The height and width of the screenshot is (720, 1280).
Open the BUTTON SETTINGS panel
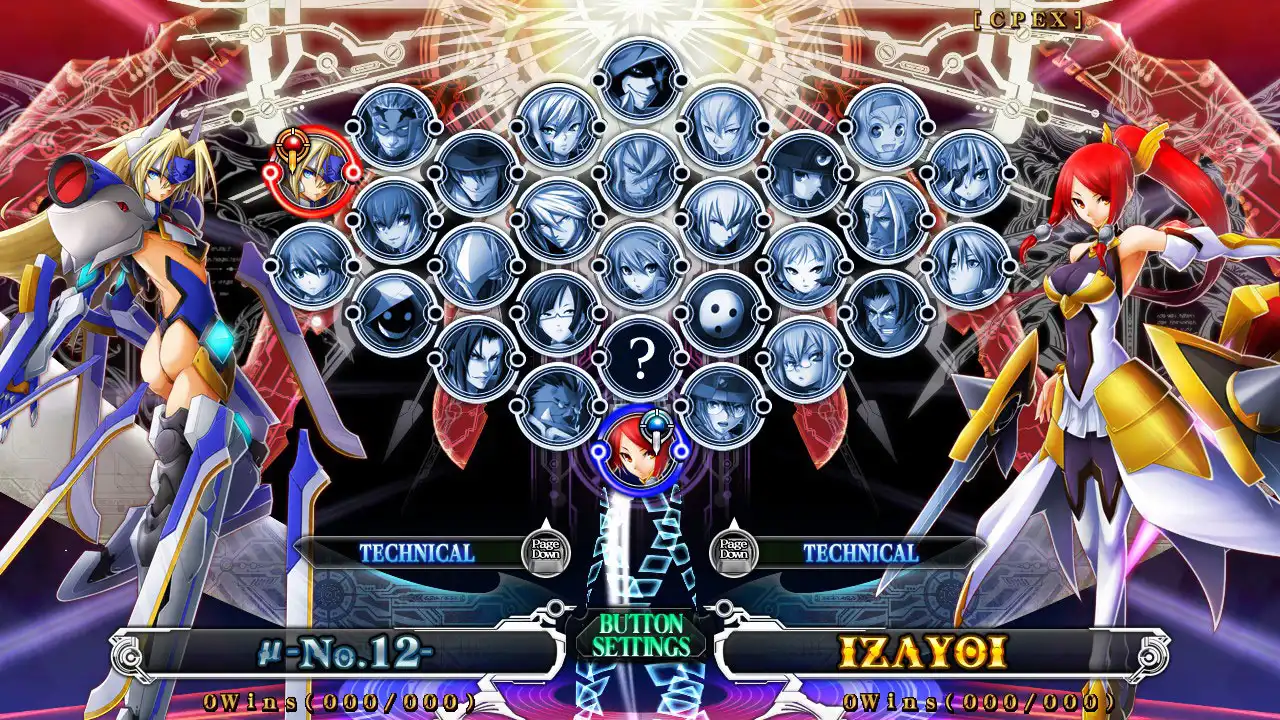(640, 634)
